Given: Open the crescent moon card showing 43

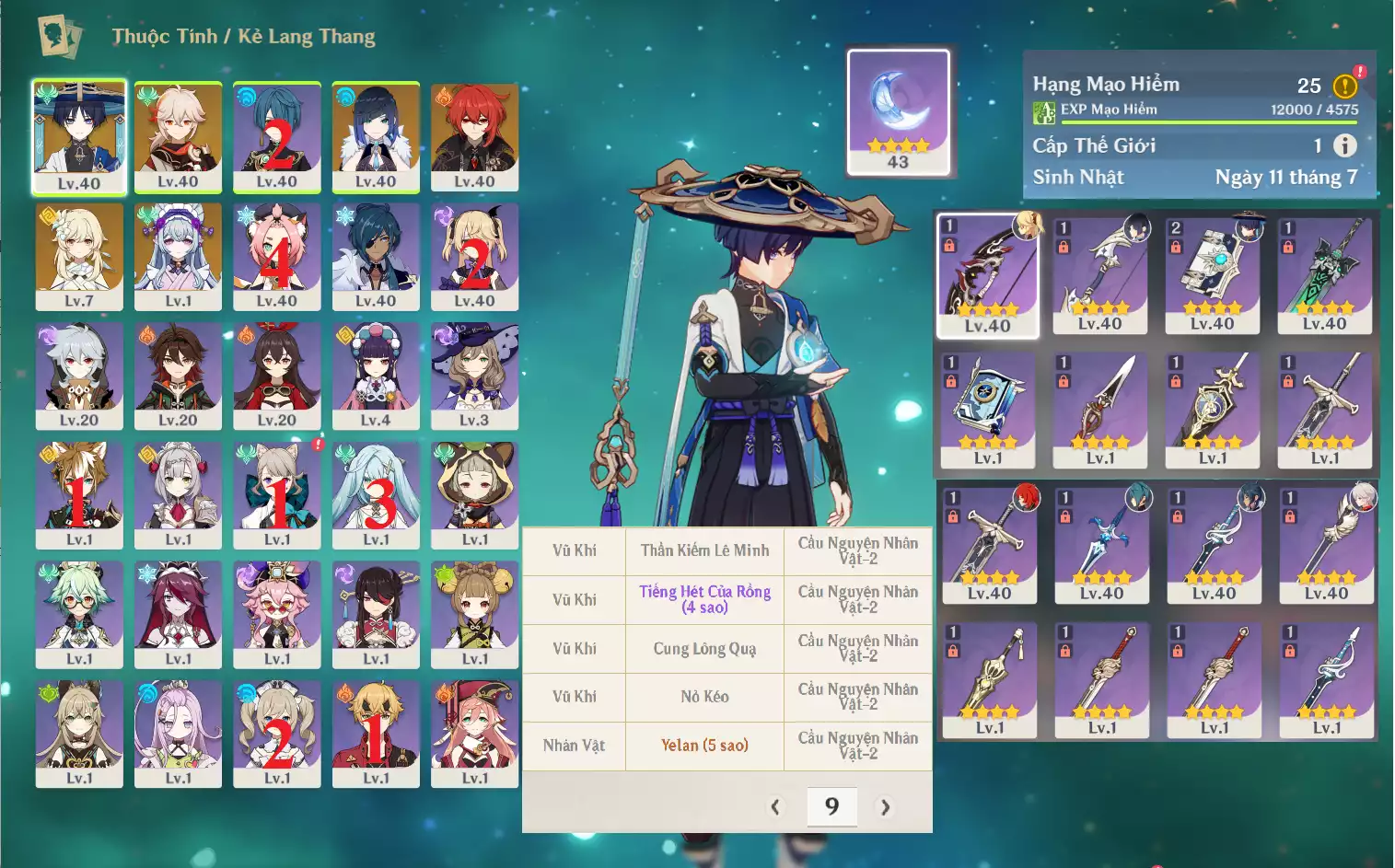Looking at the screenshot, I should [898, 112].
